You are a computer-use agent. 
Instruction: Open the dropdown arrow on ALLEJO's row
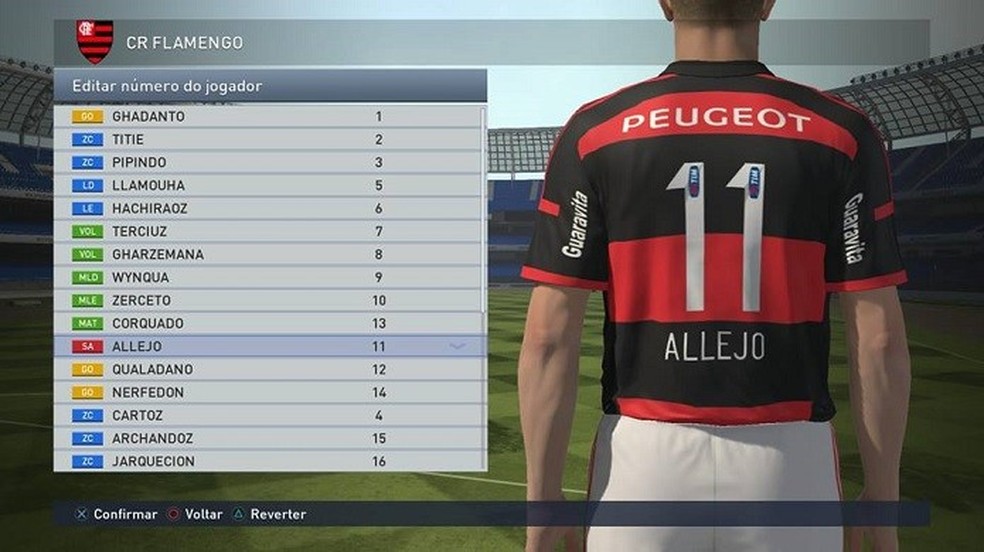click(x=458, y=346)
